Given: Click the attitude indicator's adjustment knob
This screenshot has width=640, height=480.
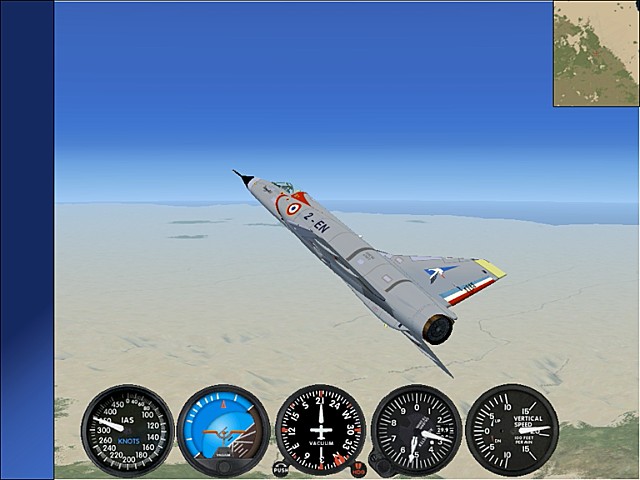Looking at the screenshot, I should pos(224,464).
